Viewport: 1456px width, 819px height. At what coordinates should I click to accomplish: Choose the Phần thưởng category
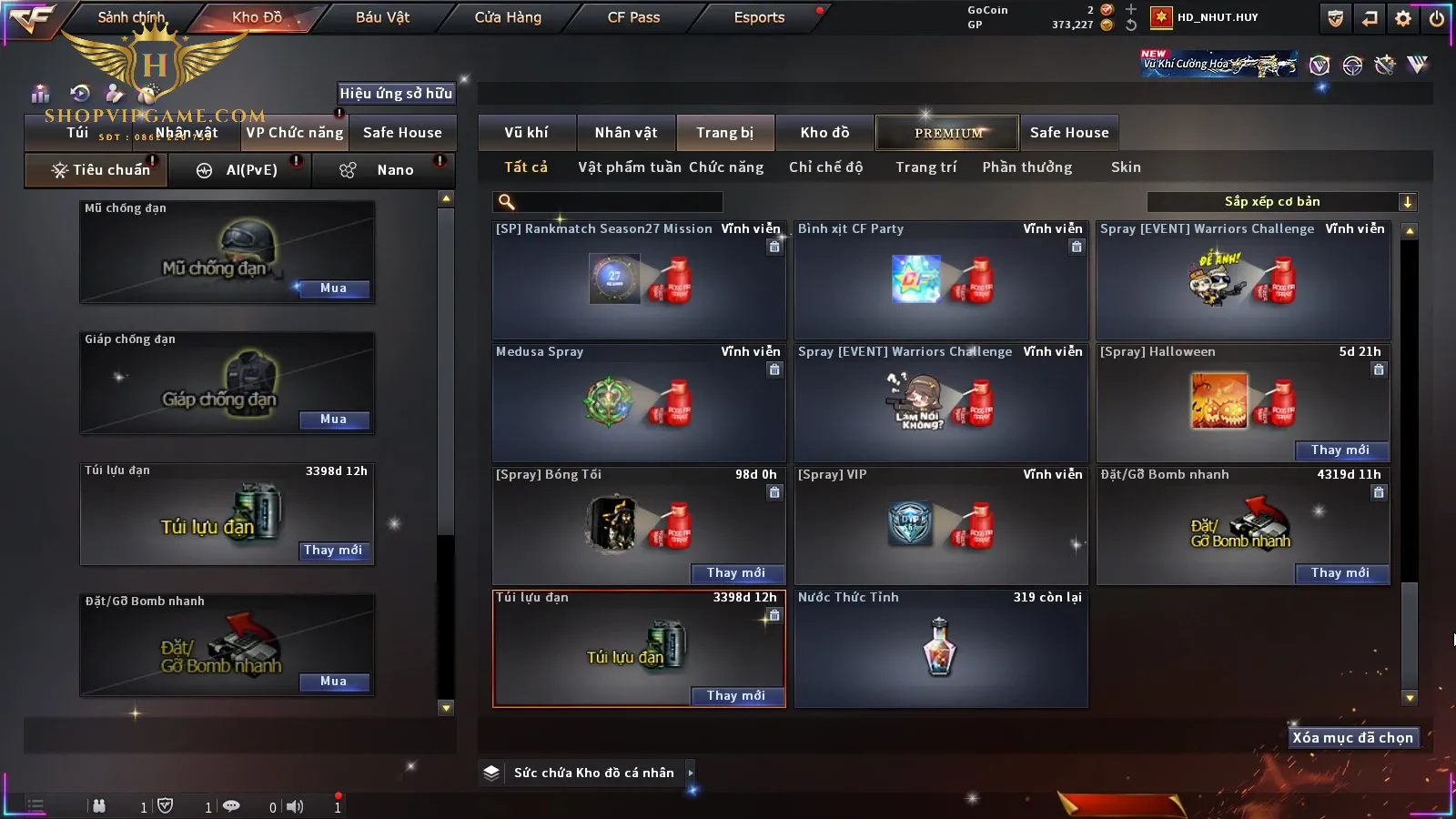[1026, 167]
